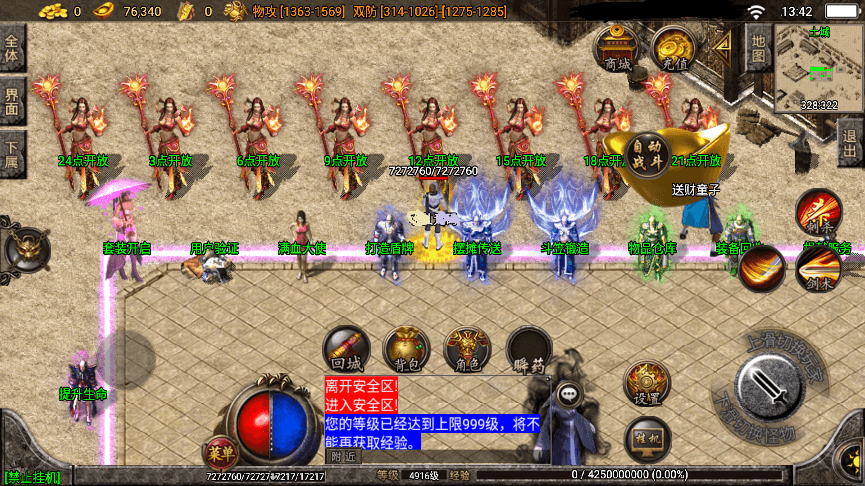Viewport: 865px width, 486px height.
Task: Open the 地图 map tab
Action: [757, 47]
